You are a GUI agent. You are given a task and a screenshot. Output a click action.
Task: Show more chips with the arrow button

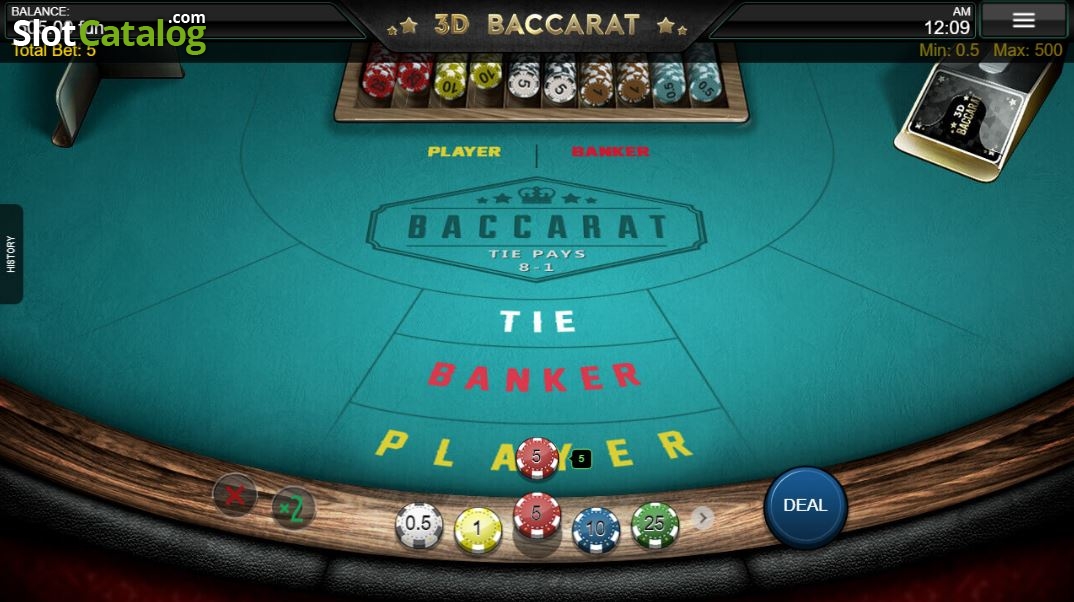point(704,517)
